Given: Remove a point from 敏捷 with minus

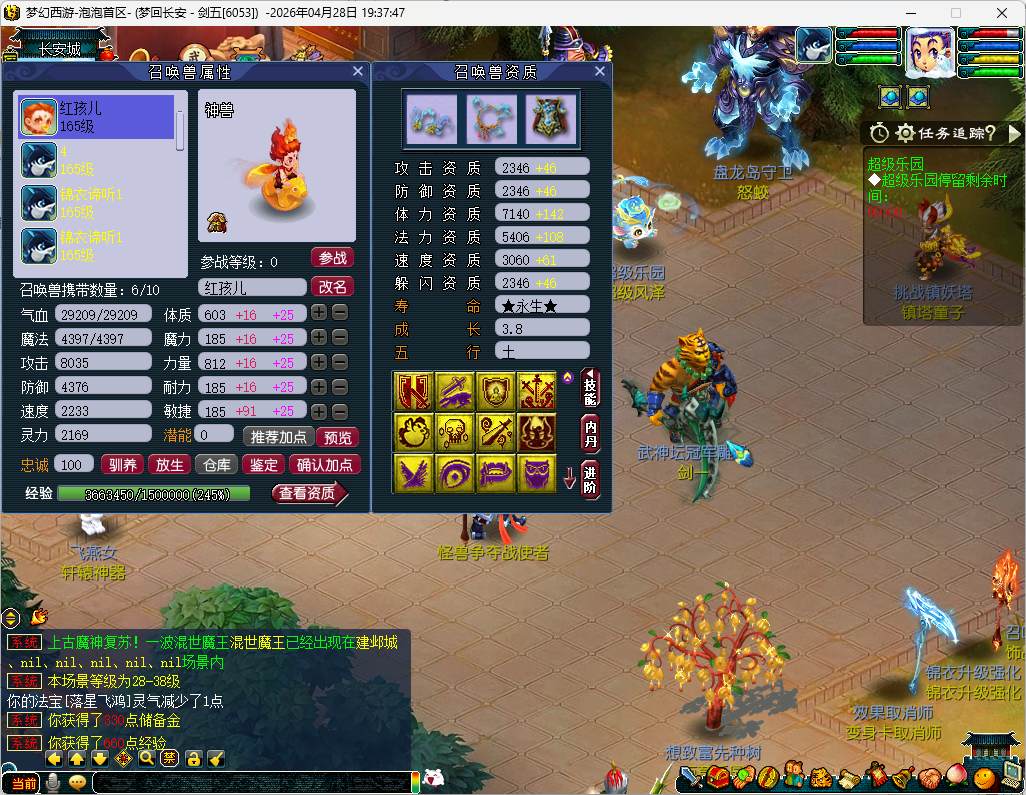Looking at the screenshot, I should pos(340,410).
